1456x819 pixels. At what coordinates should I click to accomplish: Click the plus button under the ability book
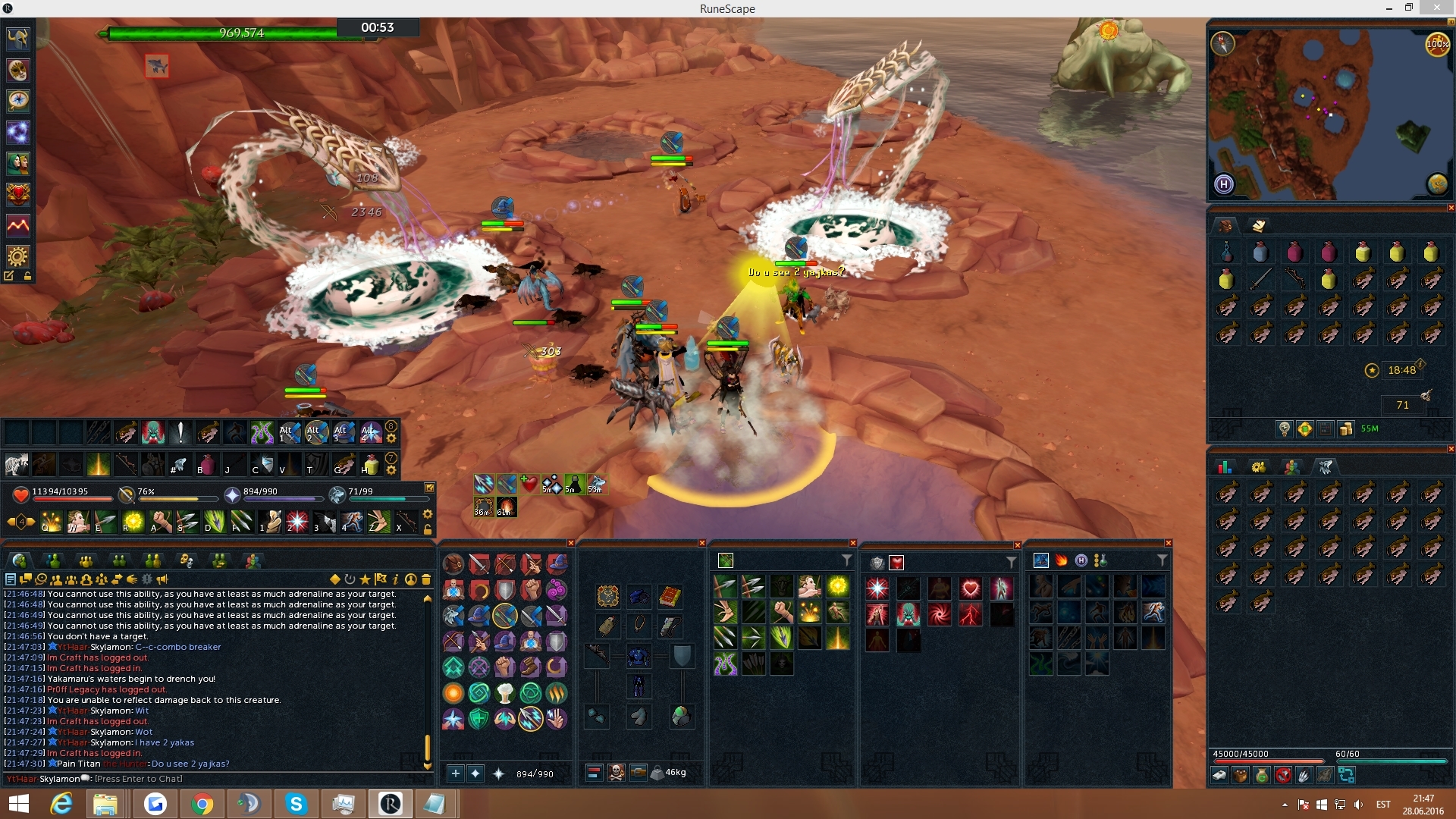tap(456, 773)
